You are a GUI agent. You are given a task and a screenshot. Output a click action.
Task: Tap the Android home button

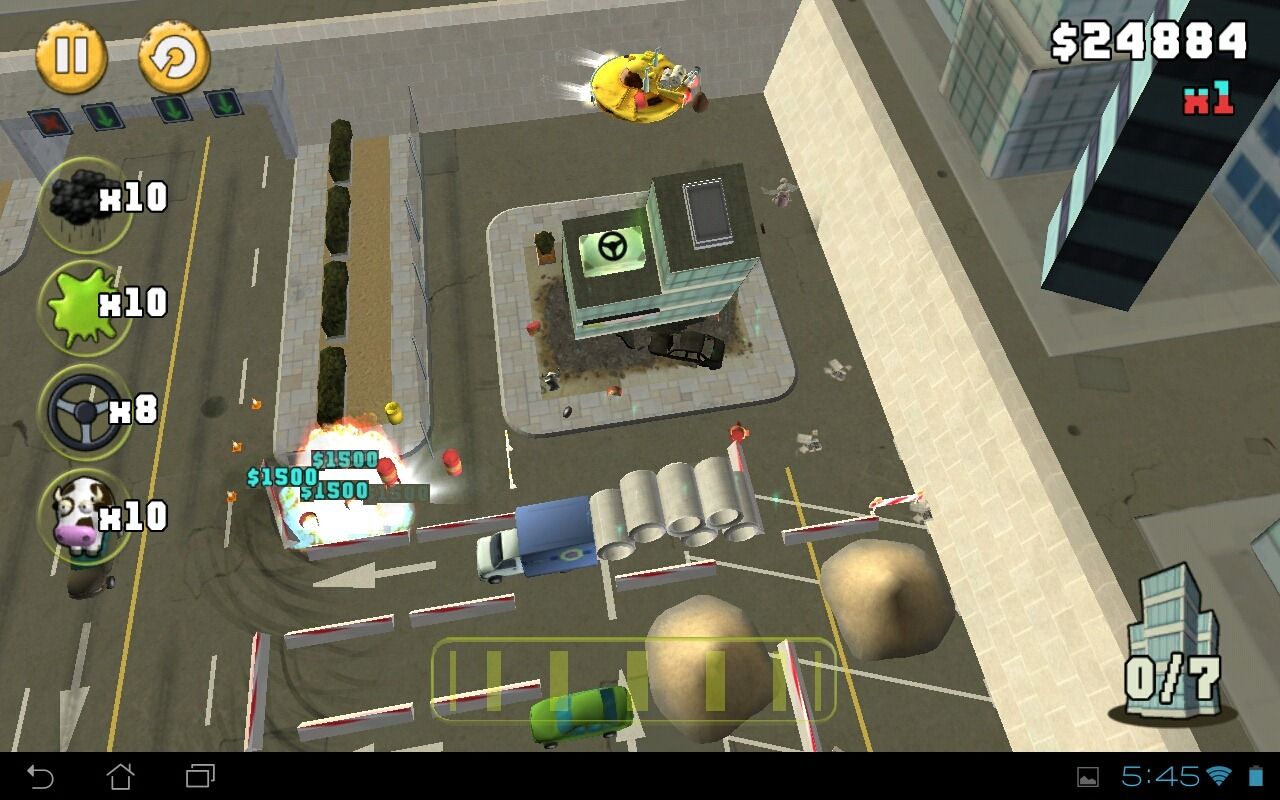119,775
